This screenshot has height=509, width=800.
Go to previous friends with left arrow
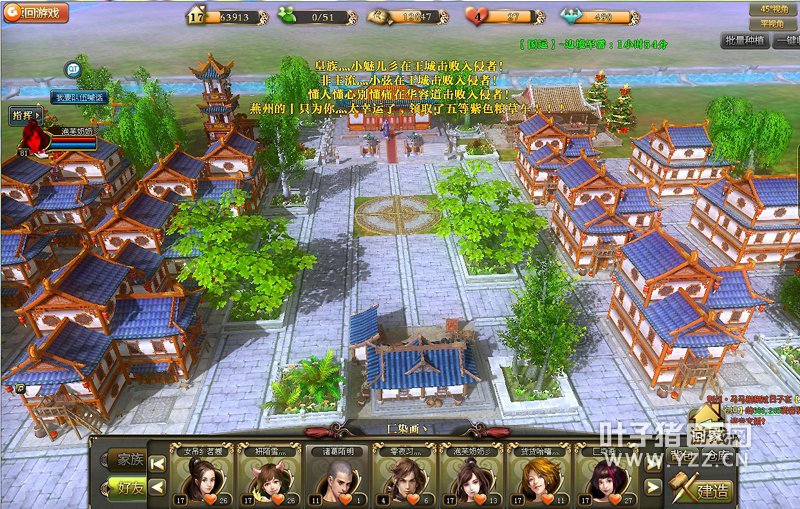(155, 487)
